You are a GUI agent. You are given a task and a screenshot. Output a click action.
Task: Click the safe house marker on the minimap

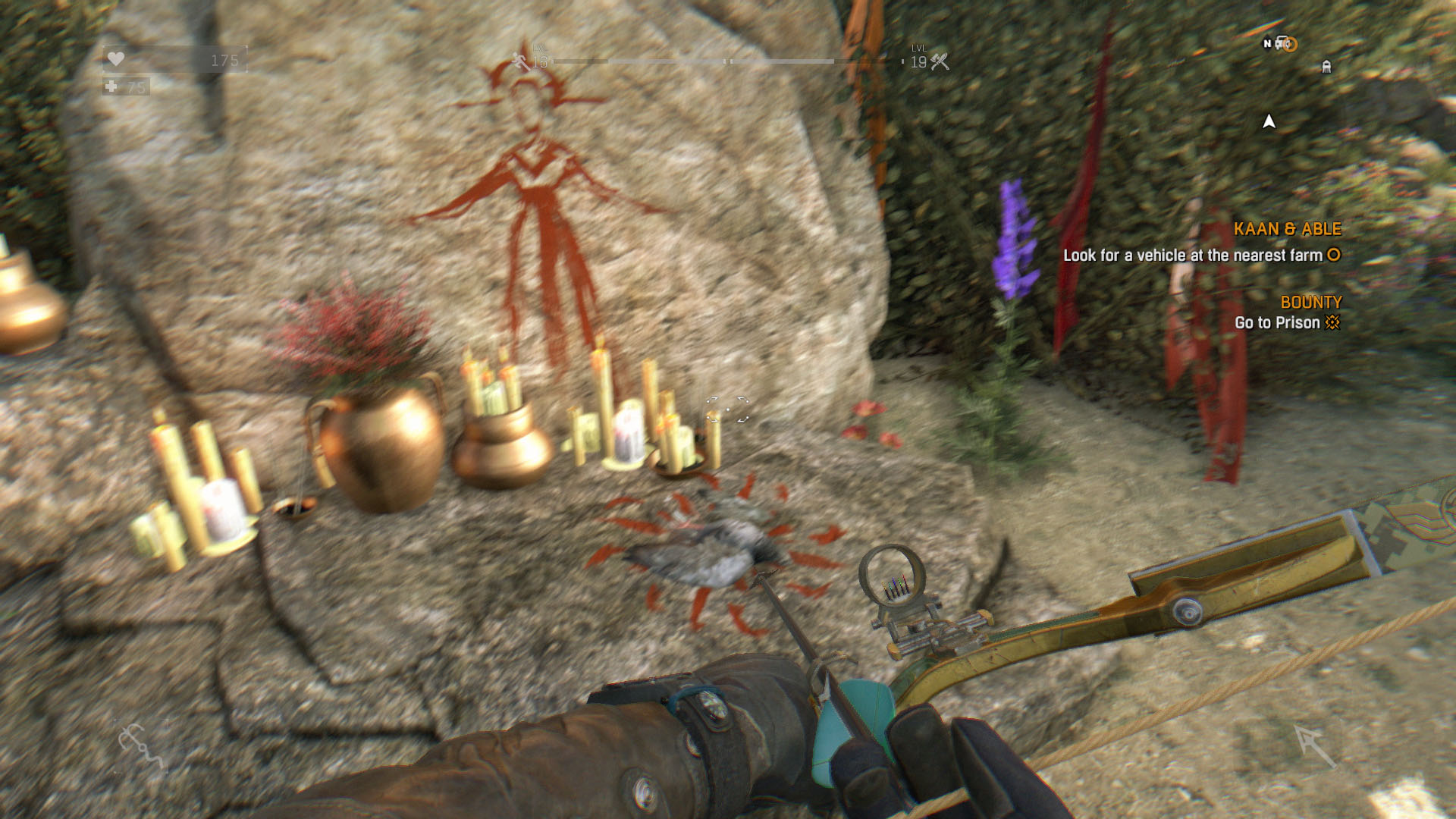point(1326,67)
